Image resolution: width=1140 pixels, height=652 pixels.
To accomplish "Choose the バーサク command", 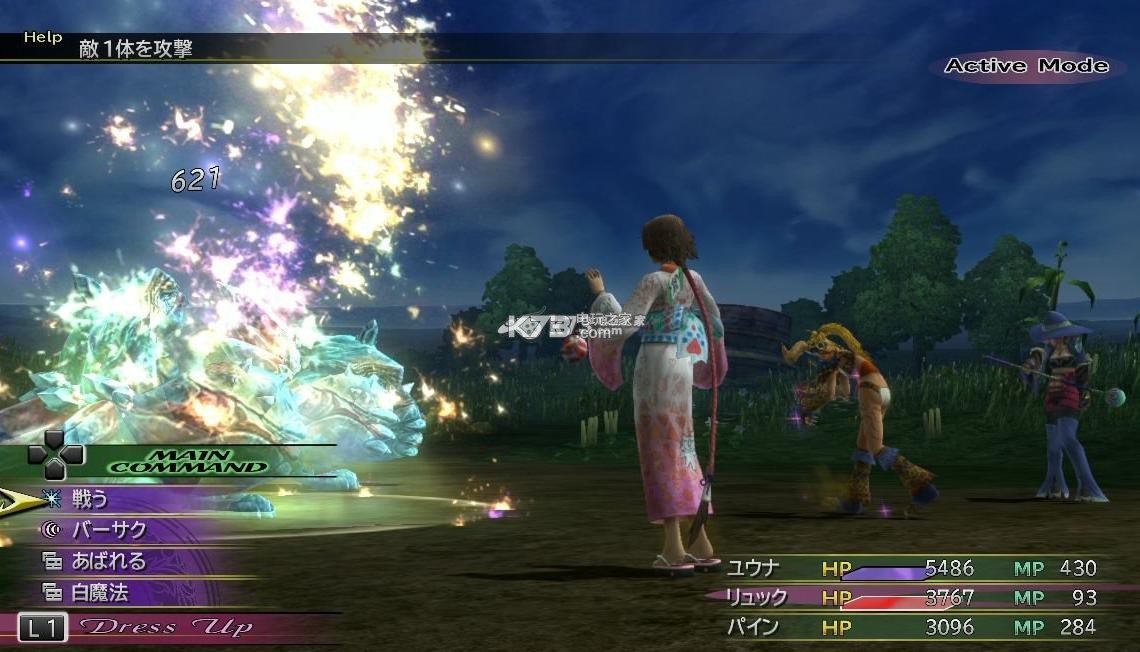I will [108, 530].
